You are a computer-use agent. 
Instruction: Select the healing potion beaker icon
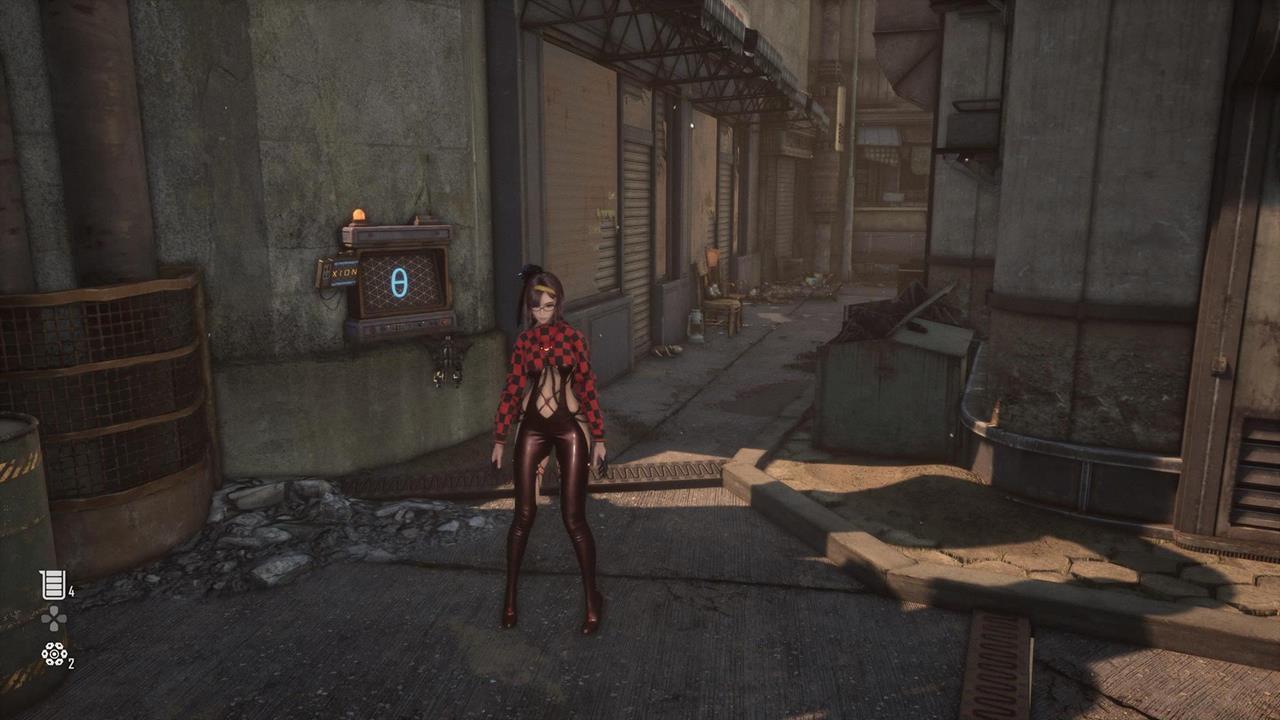pyautogui.click(x=52, y=585)
